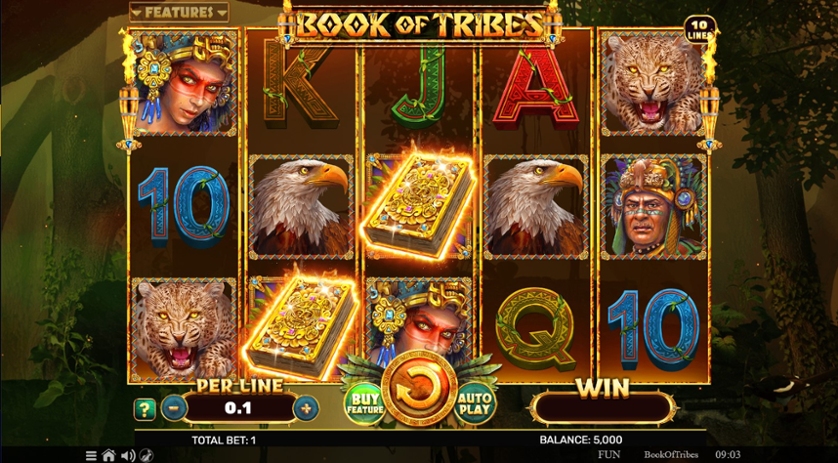Go to the home icon
This screenshot has width=838, height=463.
point(108,455)
